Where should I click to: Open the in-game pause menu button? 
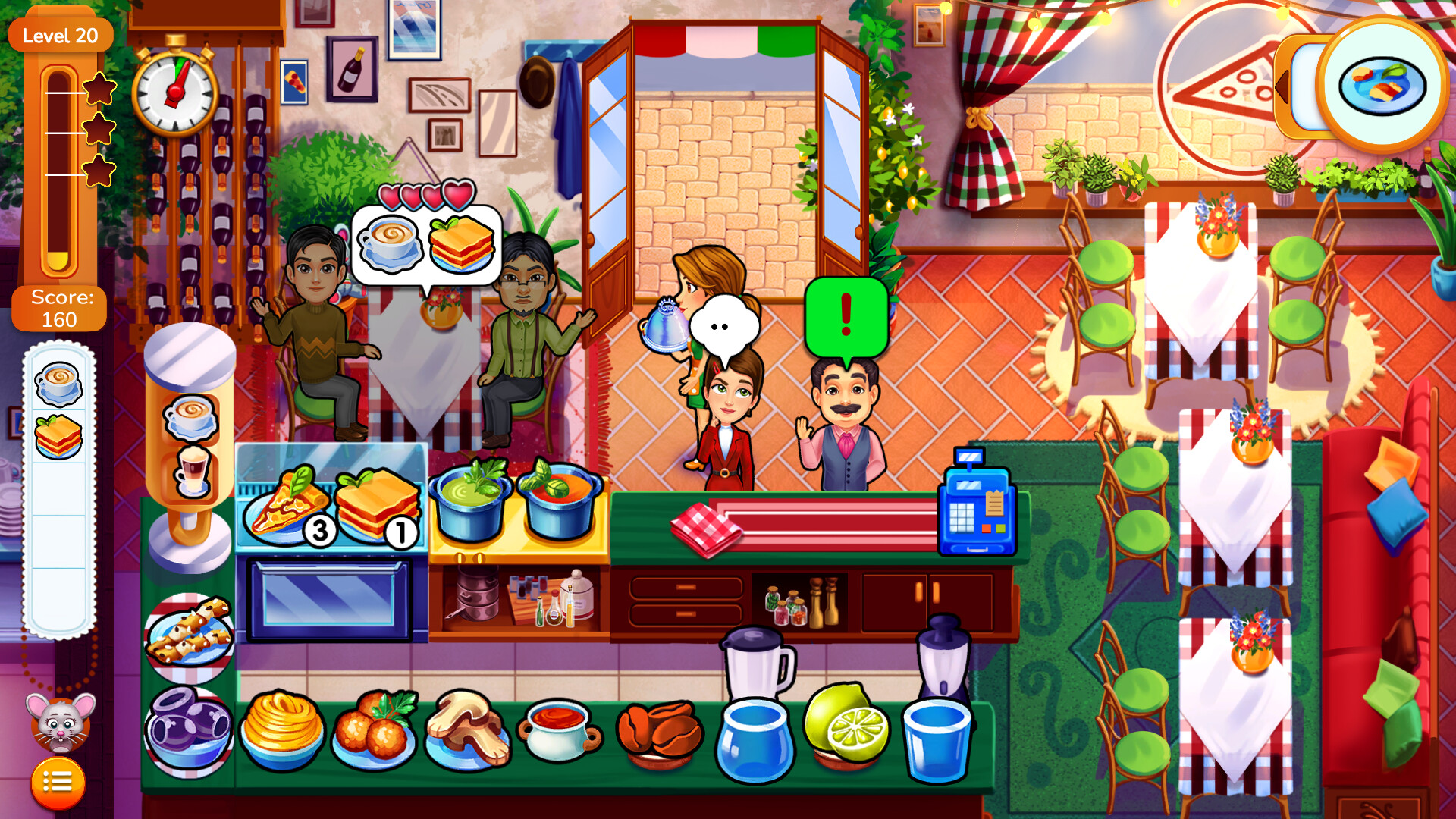[x=57, y=781]
